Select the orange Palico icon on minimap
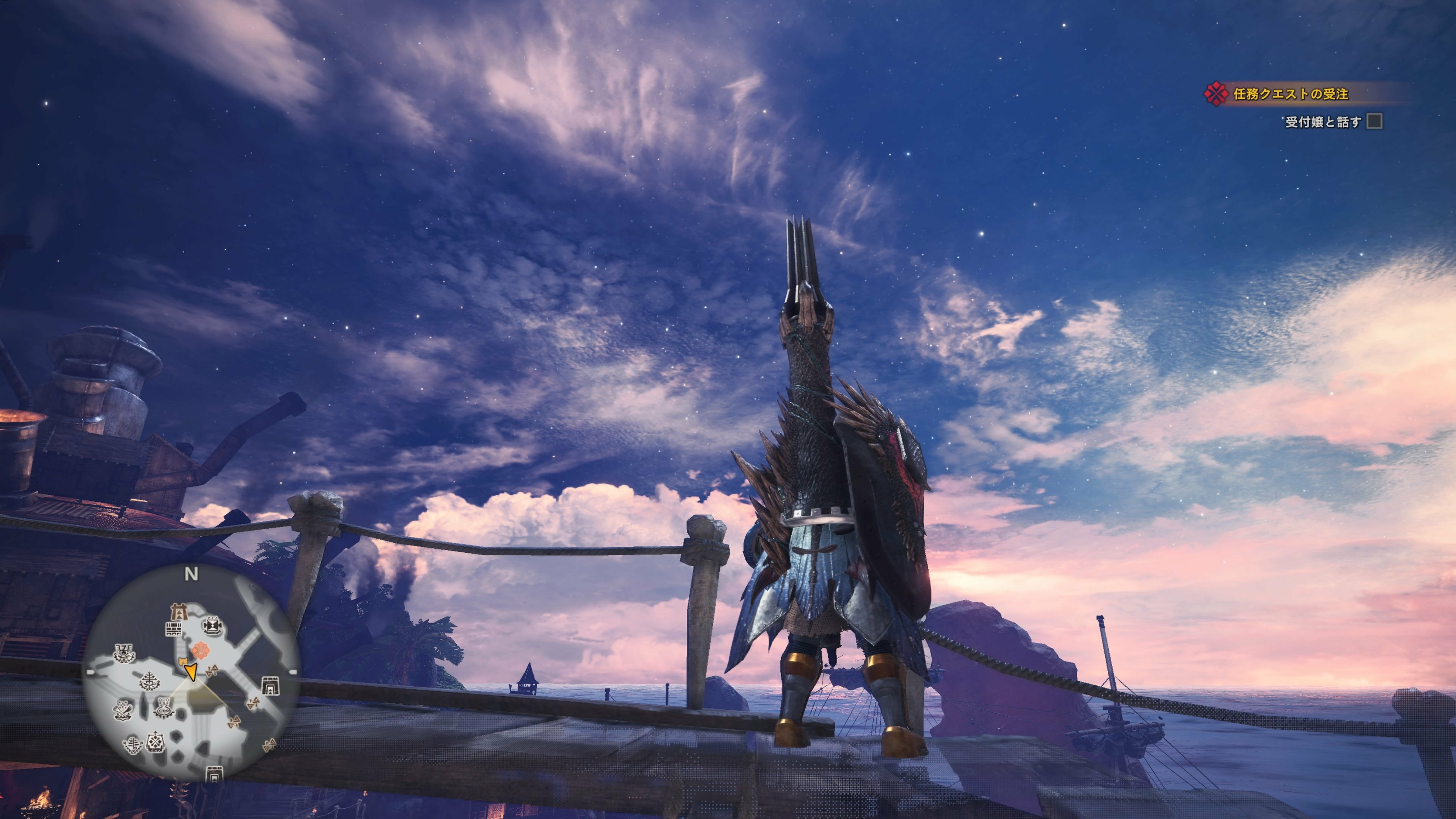 point(183,661)
